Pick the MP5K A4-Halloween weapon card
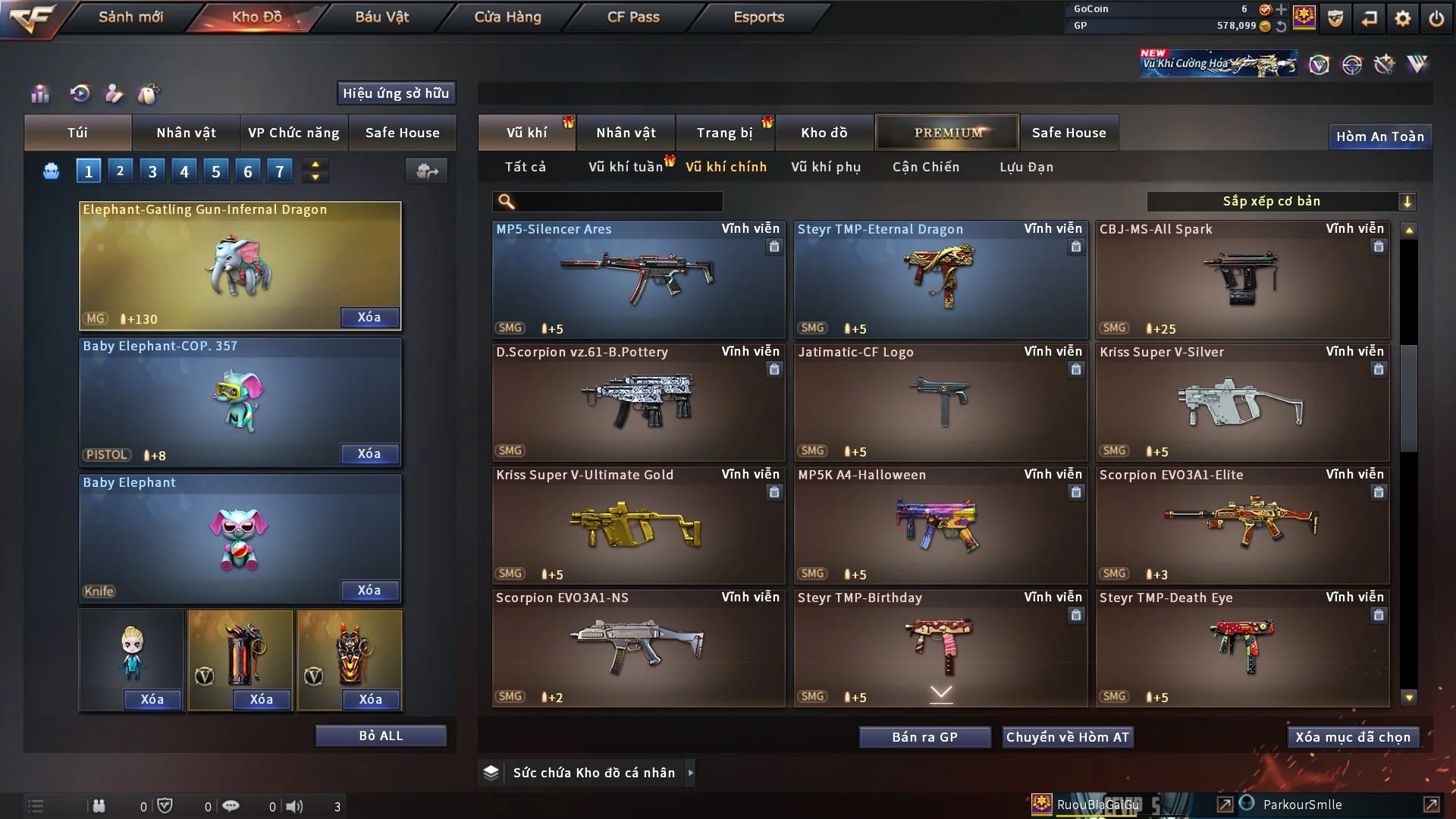This screenshot has width=1456, height=819. tap(940, 525)
